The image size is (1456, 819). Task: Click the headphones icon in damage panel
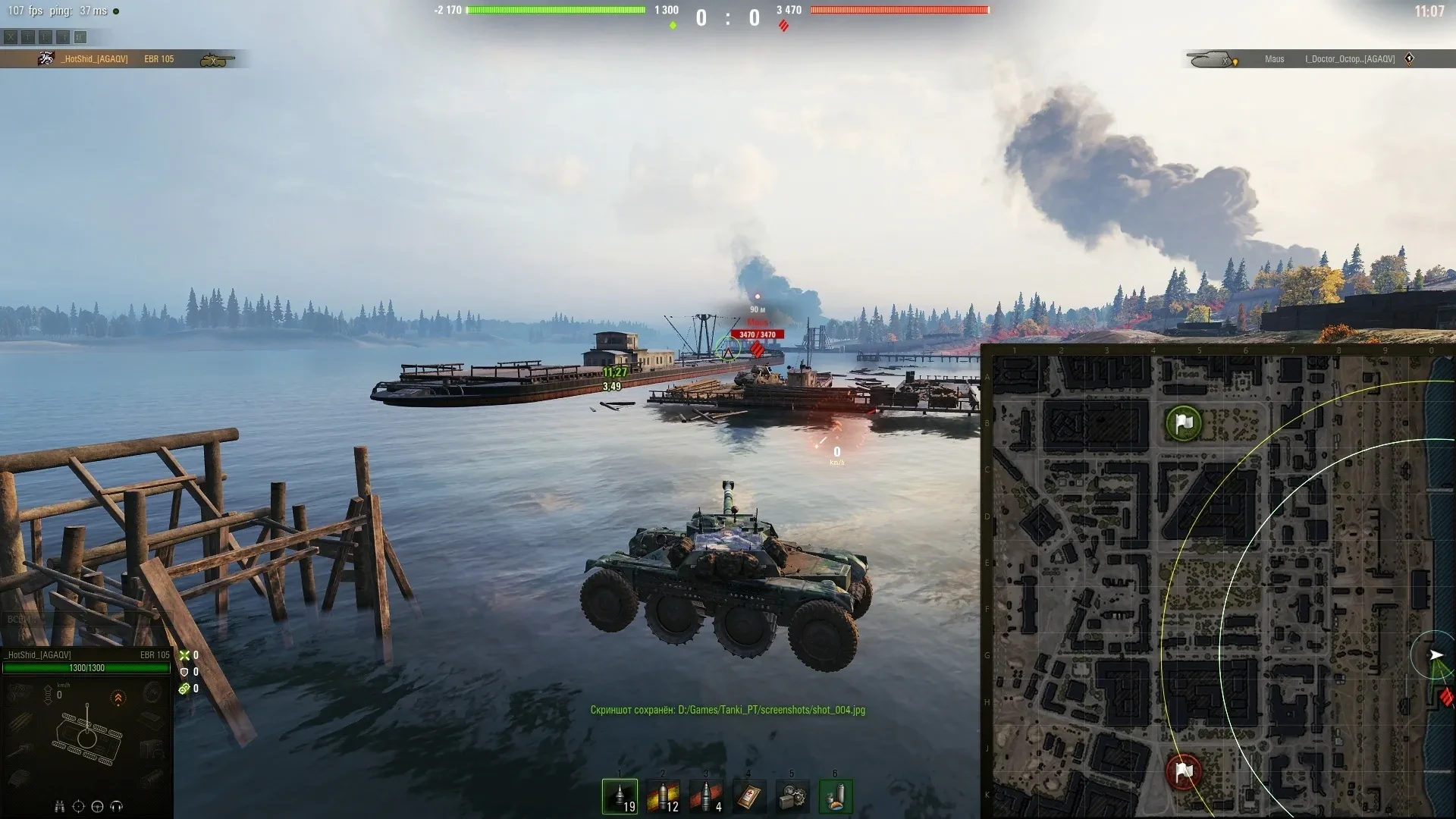coord(116,806)
